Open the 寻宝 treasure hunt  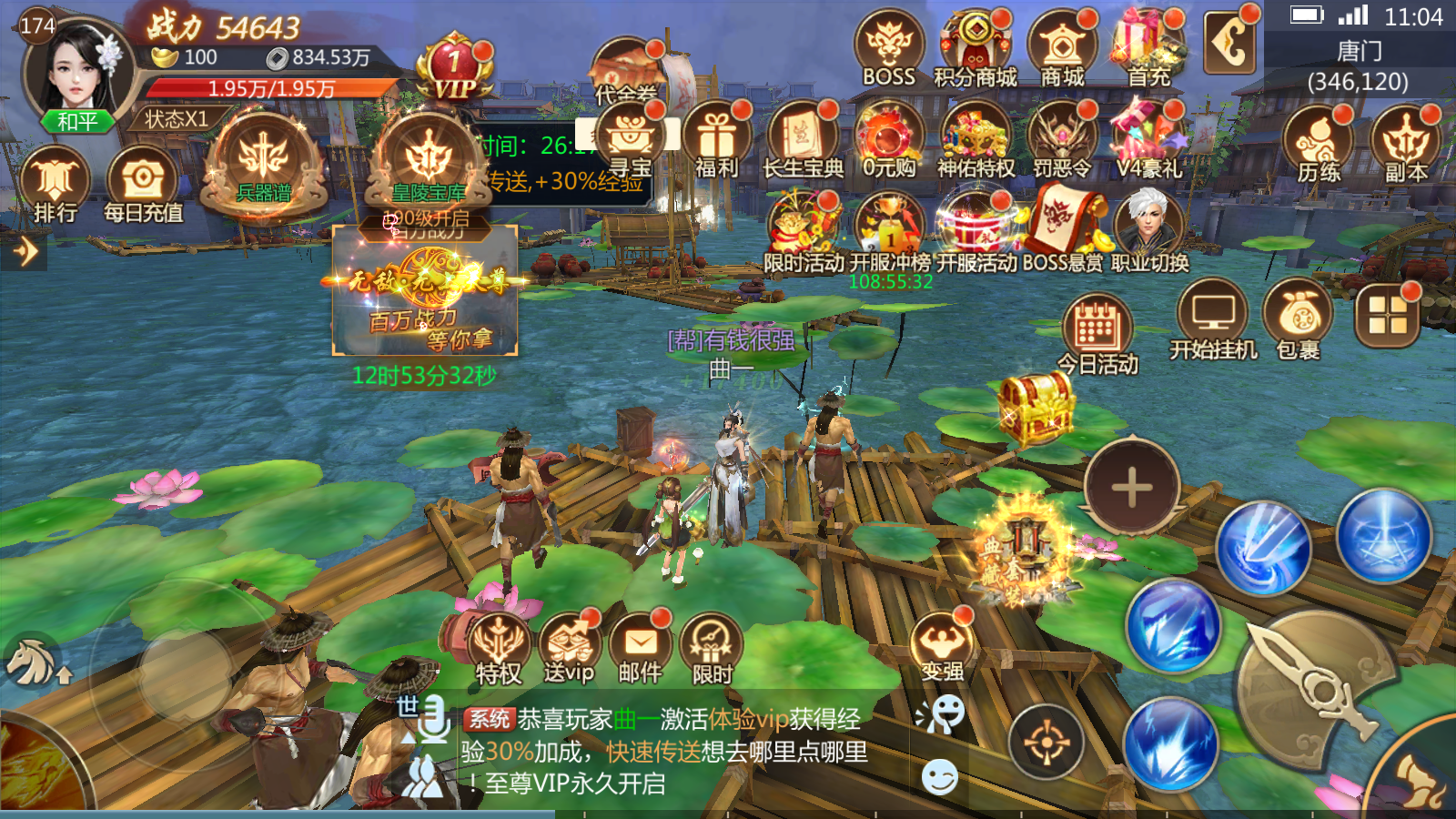pyautogui.click(x=630, y=136)
